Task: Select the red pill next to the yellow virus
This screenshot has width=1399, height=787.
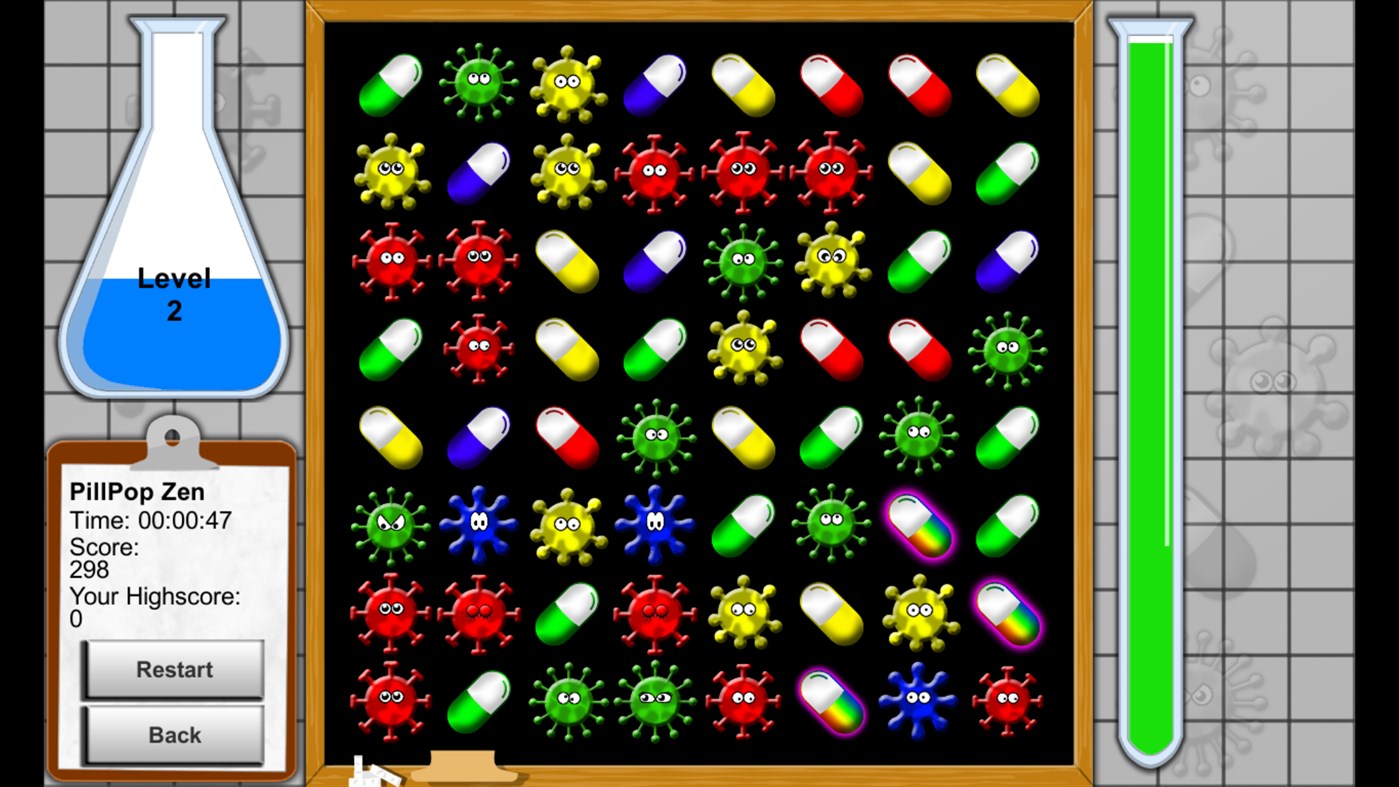Action: pyautogui.click(x=830, y=348)
